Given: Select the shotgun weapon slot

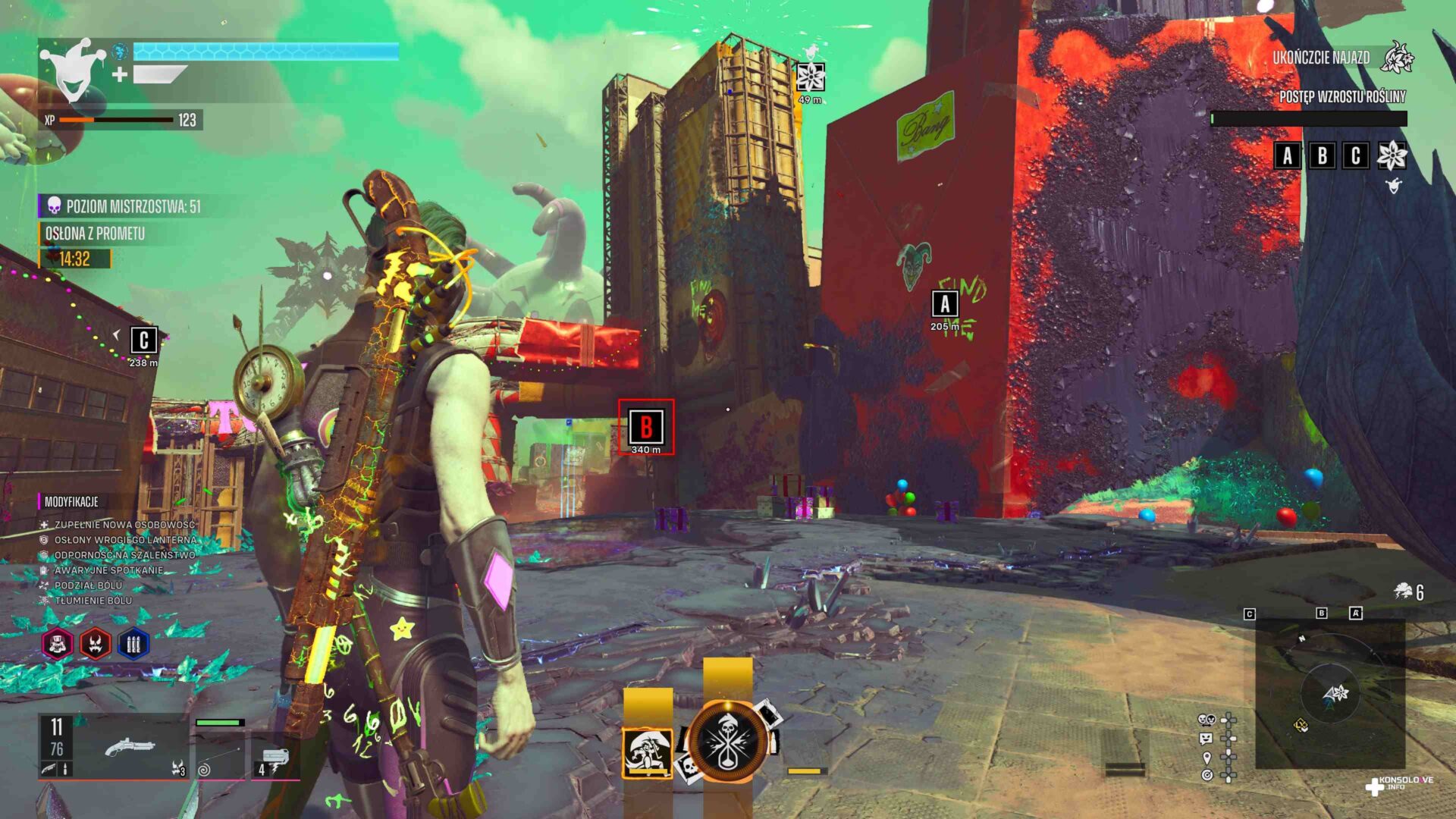Looking at the screenshot, I should click(x=129, y=748).
